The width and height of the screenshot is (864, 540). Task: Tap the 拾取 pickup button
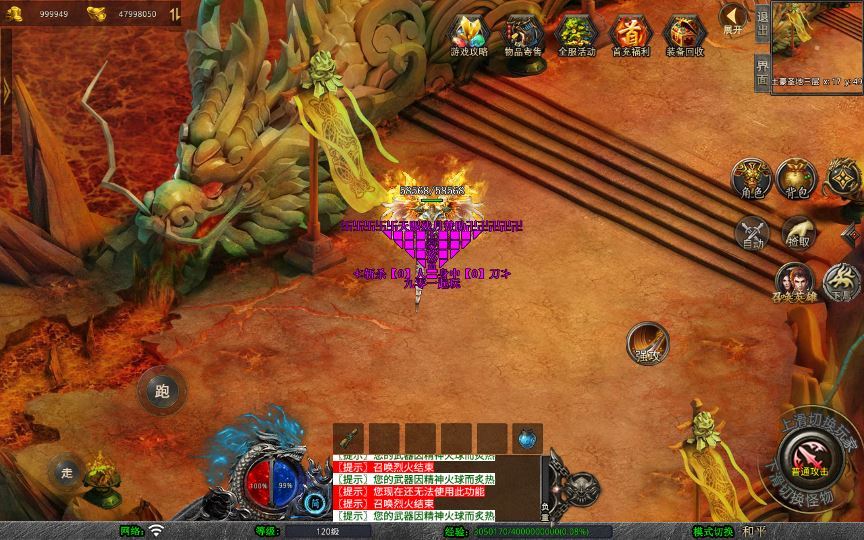tap(797, 233)
